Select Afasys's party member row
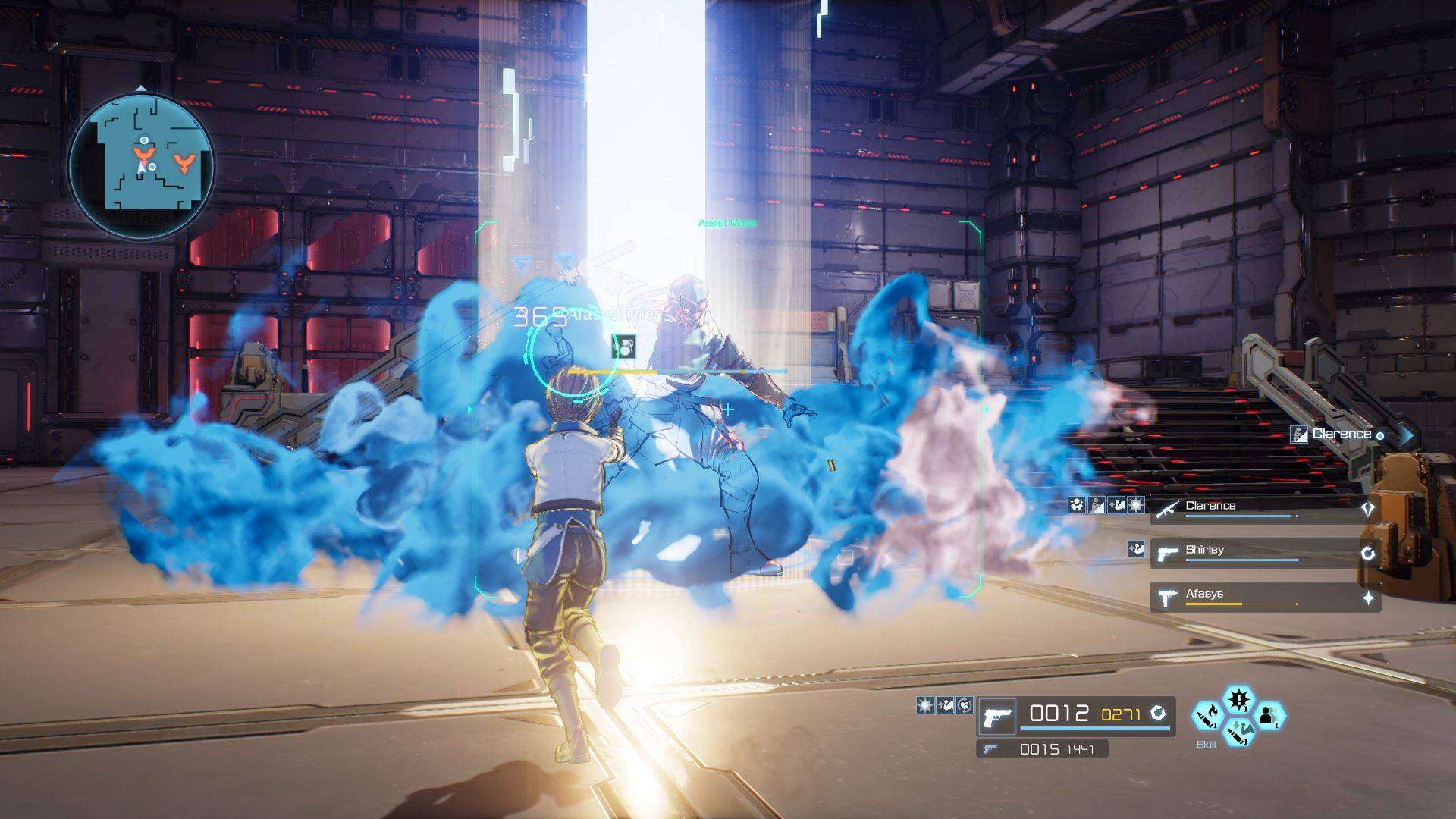This screenshot has height=819, width=1456. (x=1265, y=597)
